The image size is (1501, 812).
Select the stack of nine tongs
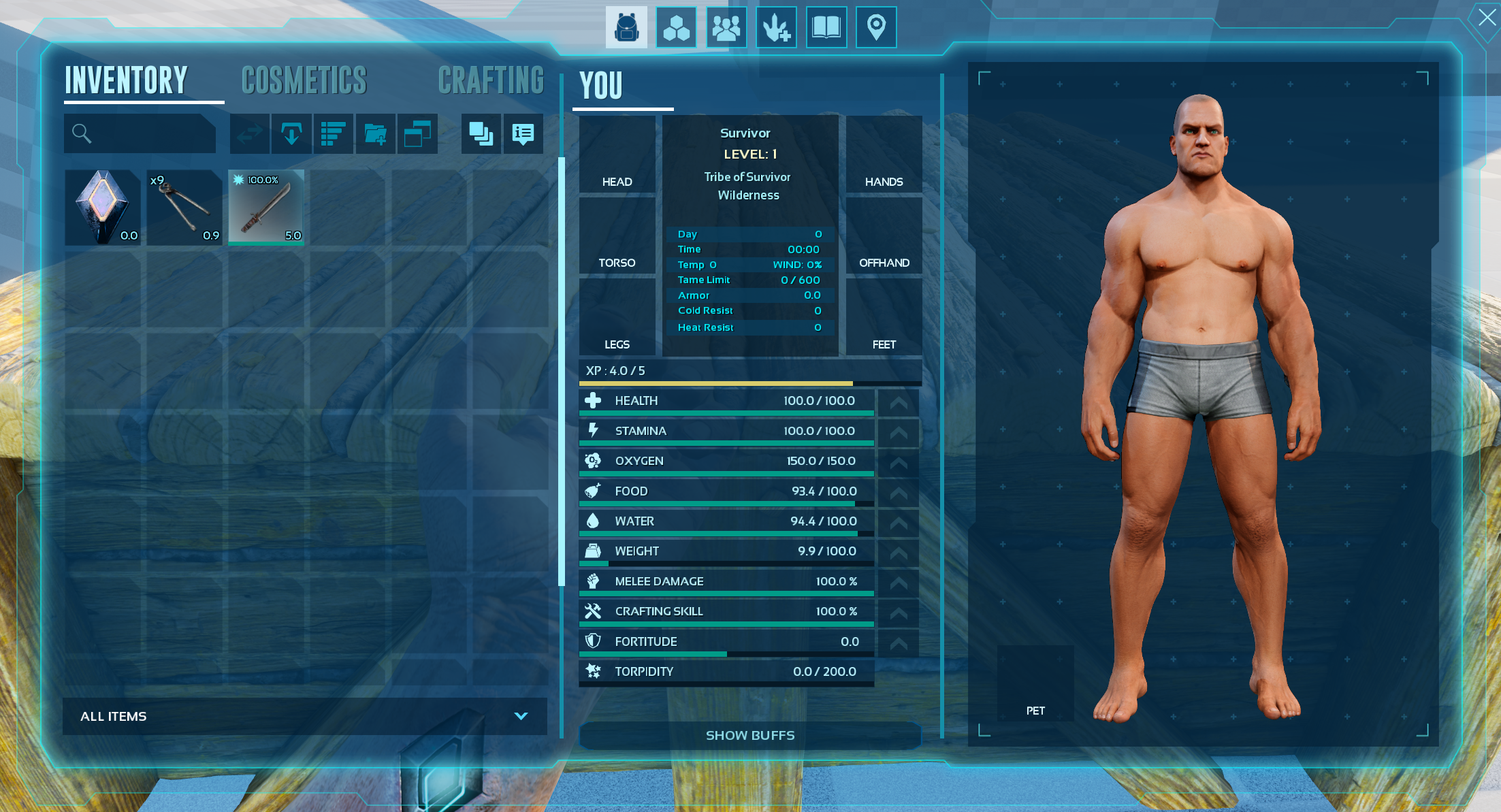pos(184,207)
